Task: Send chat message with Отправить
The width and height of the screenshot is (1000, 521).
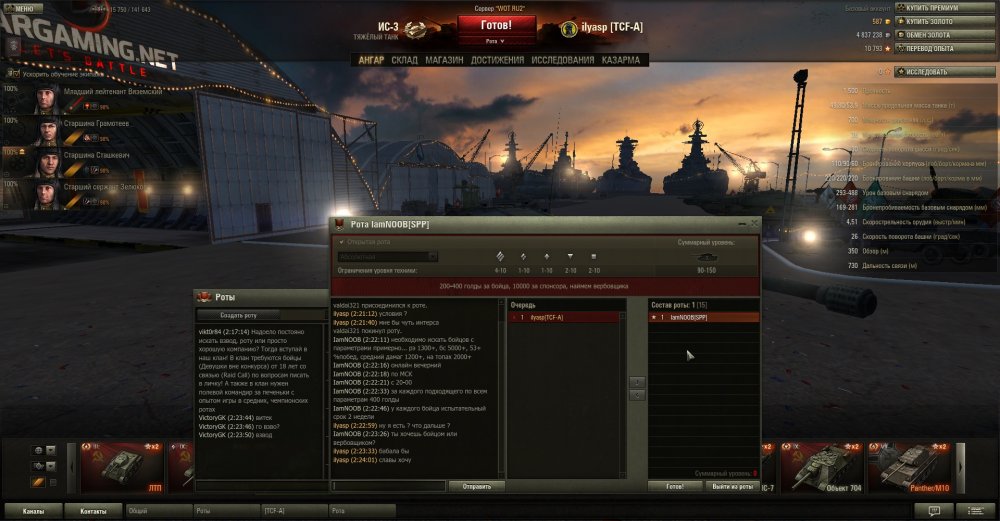Action: 477,486
